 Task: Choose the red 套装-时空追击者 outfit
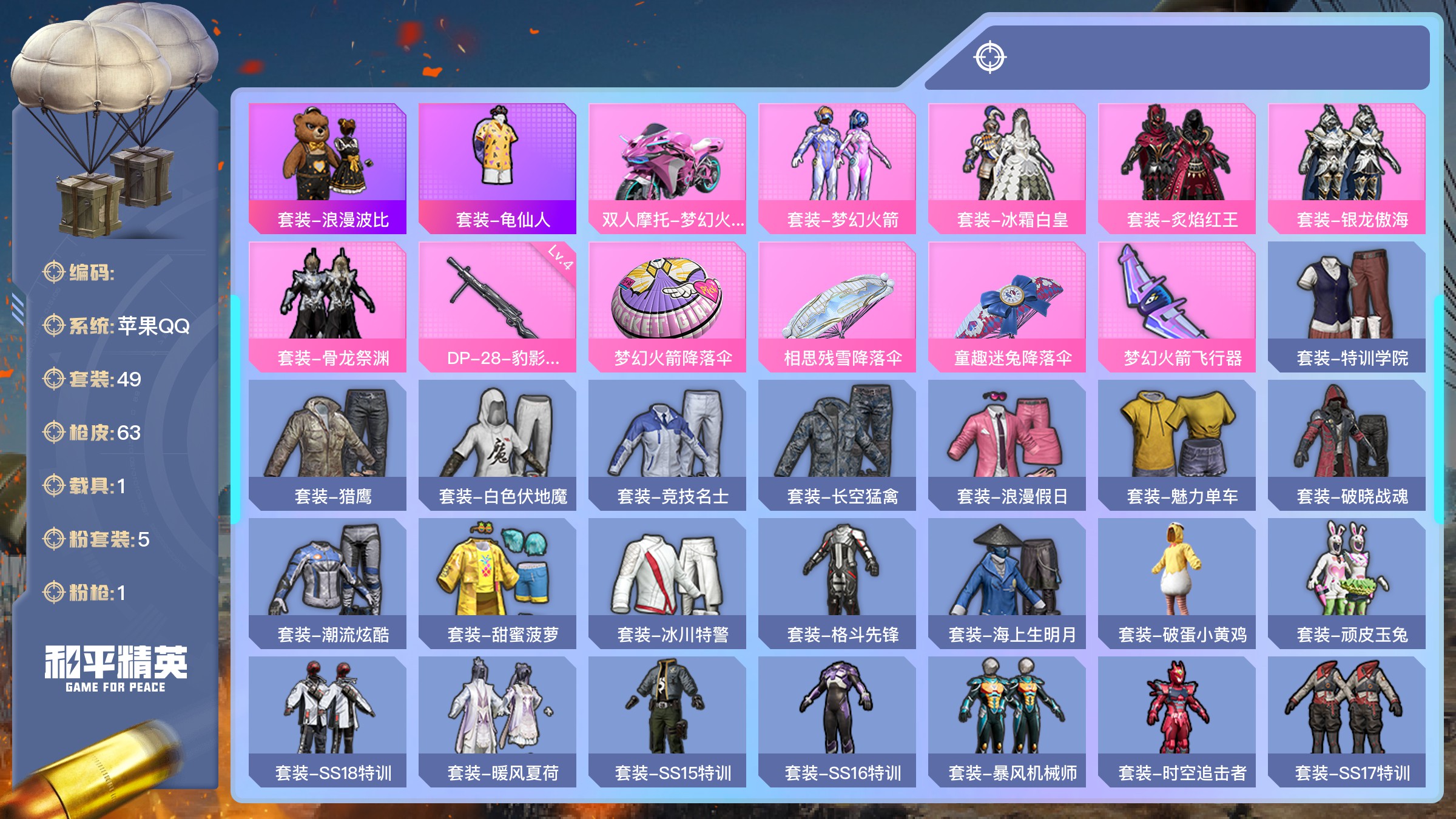point(1177,721)
